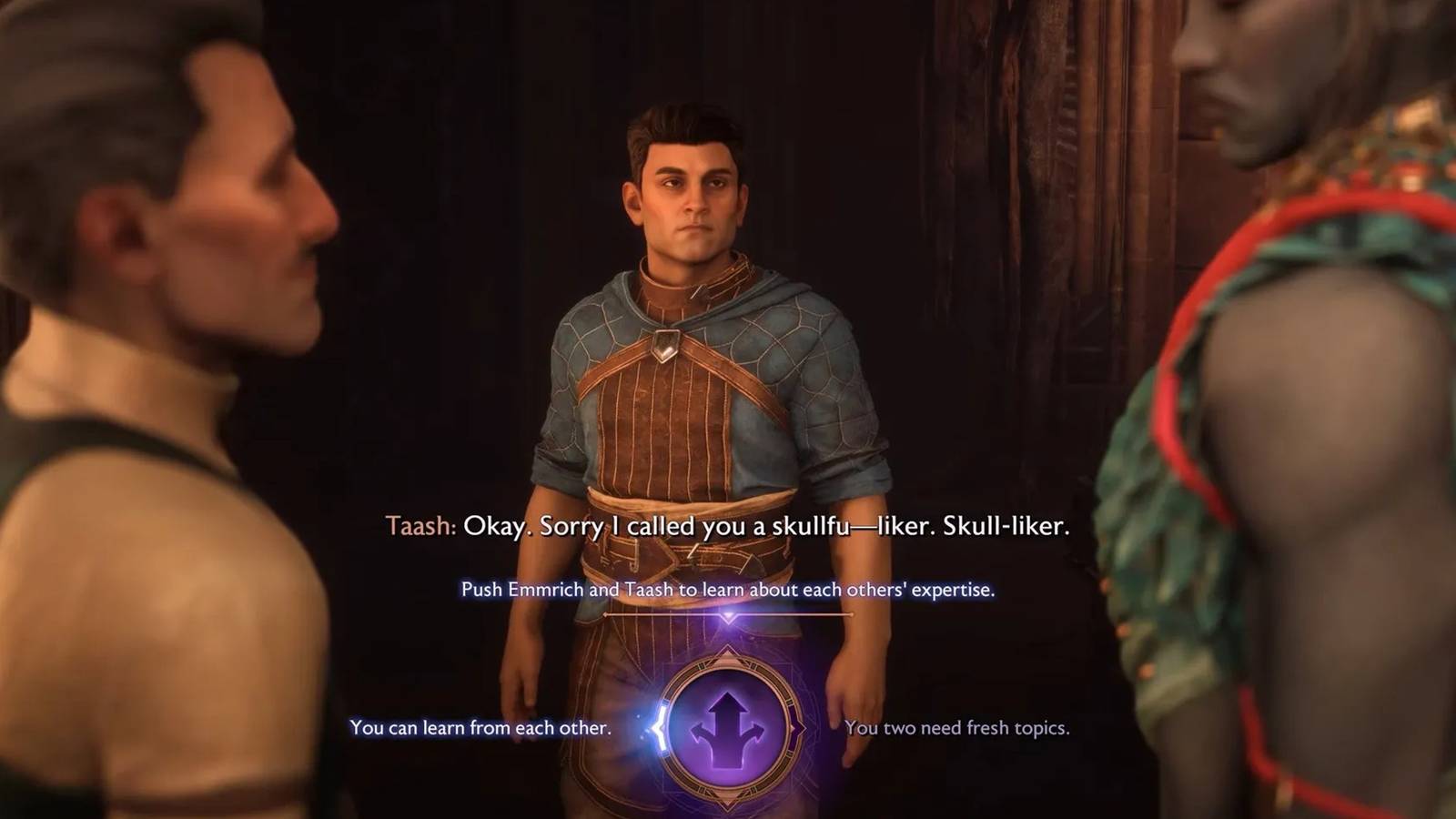Select the diamond ornament atop the dialogue wheel

pos(727,652)
